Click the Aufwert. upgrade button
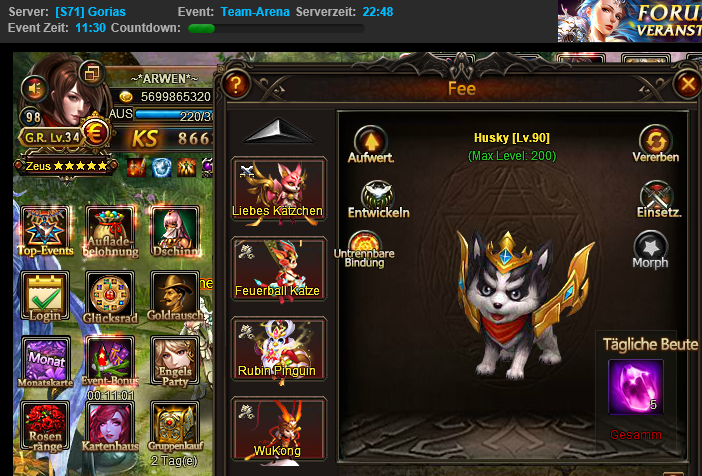Screen dimensions: 702x476 [x=370, y=141]
